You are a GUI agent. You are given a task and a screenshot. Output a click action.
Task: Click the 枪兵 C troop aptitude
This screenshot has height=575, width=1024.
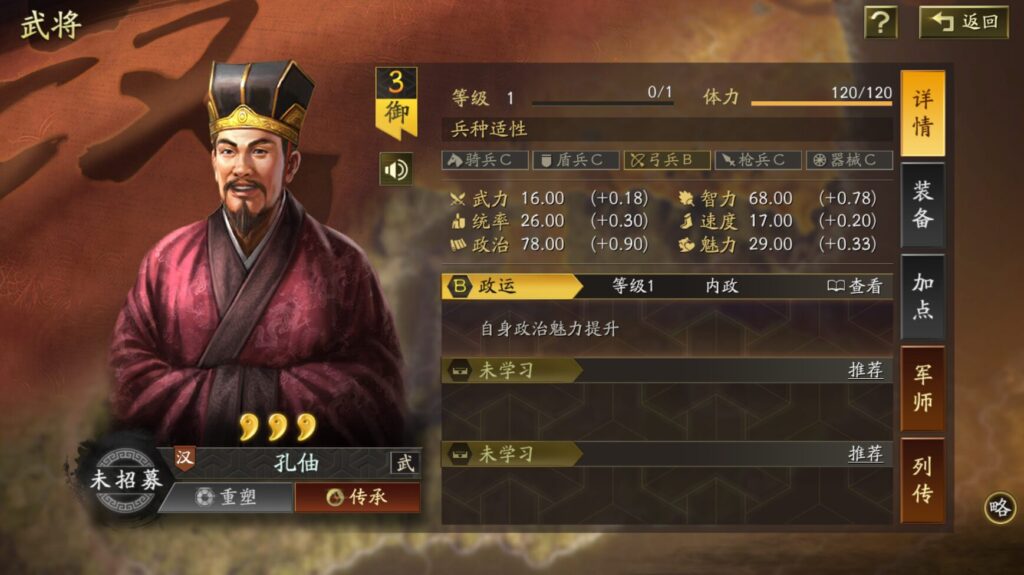[758, 160]
